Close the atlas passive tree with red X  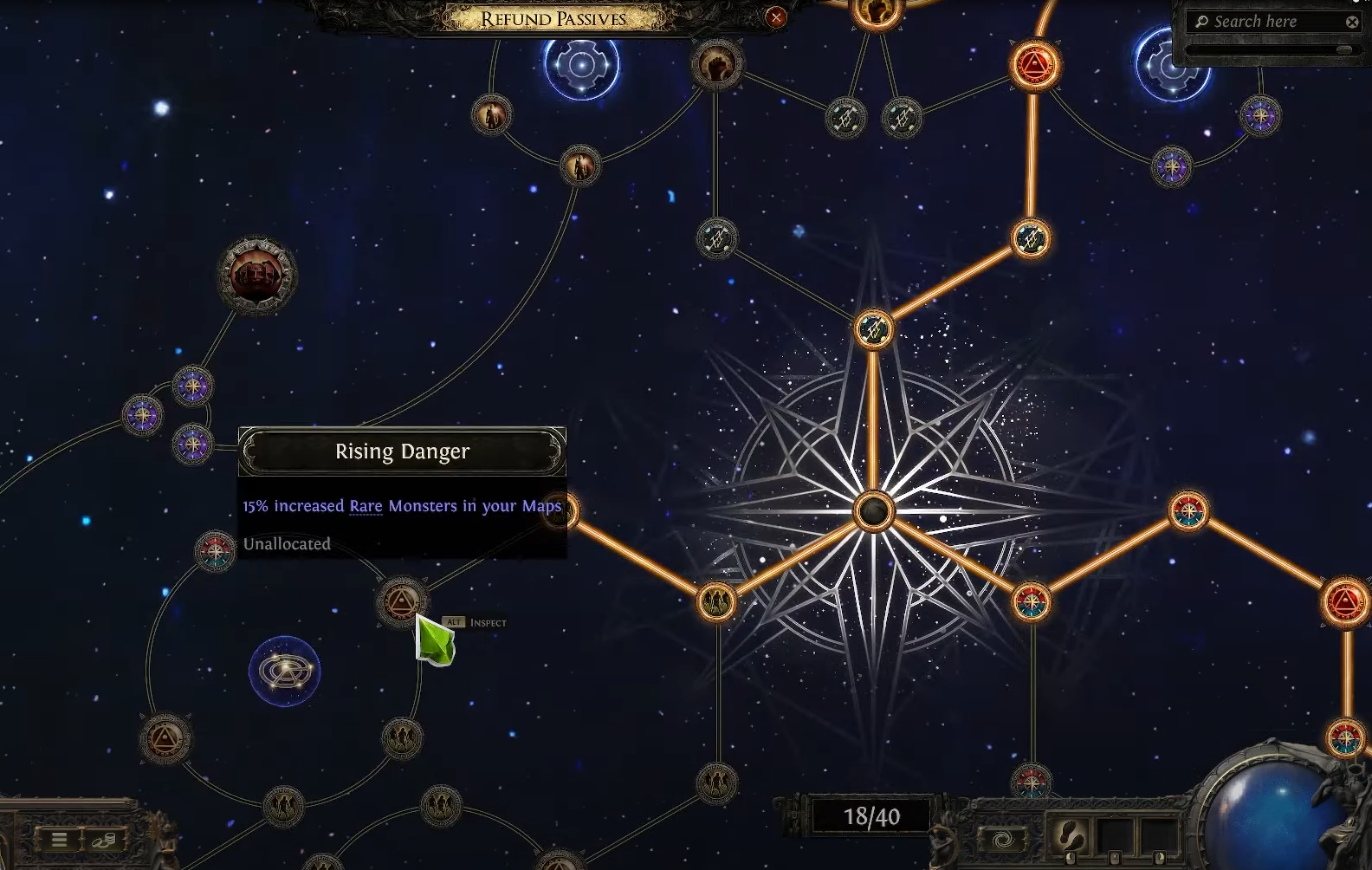tap(776, 16)
